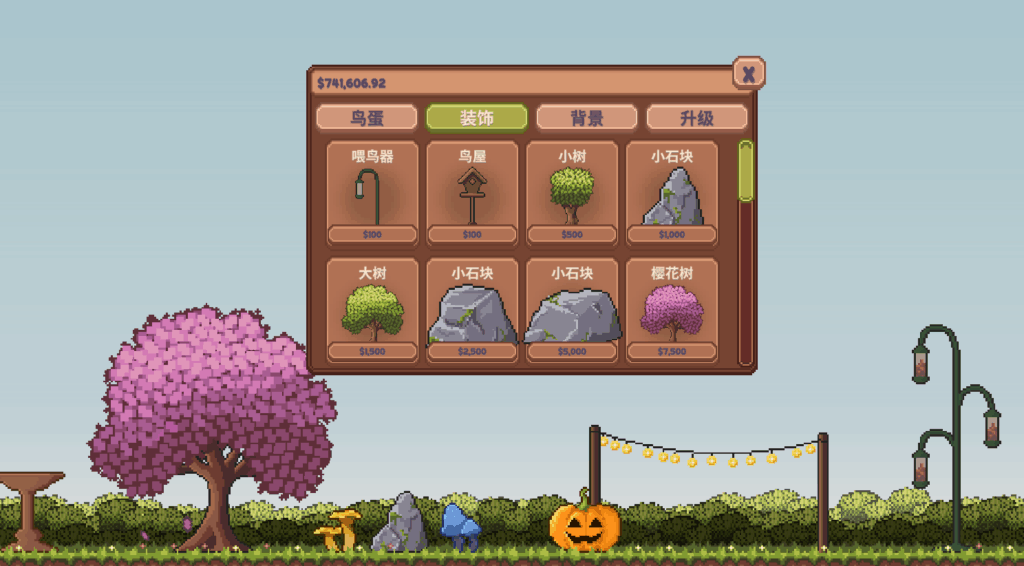
Task: Choose the $5,000 小石块 rock
Action: click(572, 310)
